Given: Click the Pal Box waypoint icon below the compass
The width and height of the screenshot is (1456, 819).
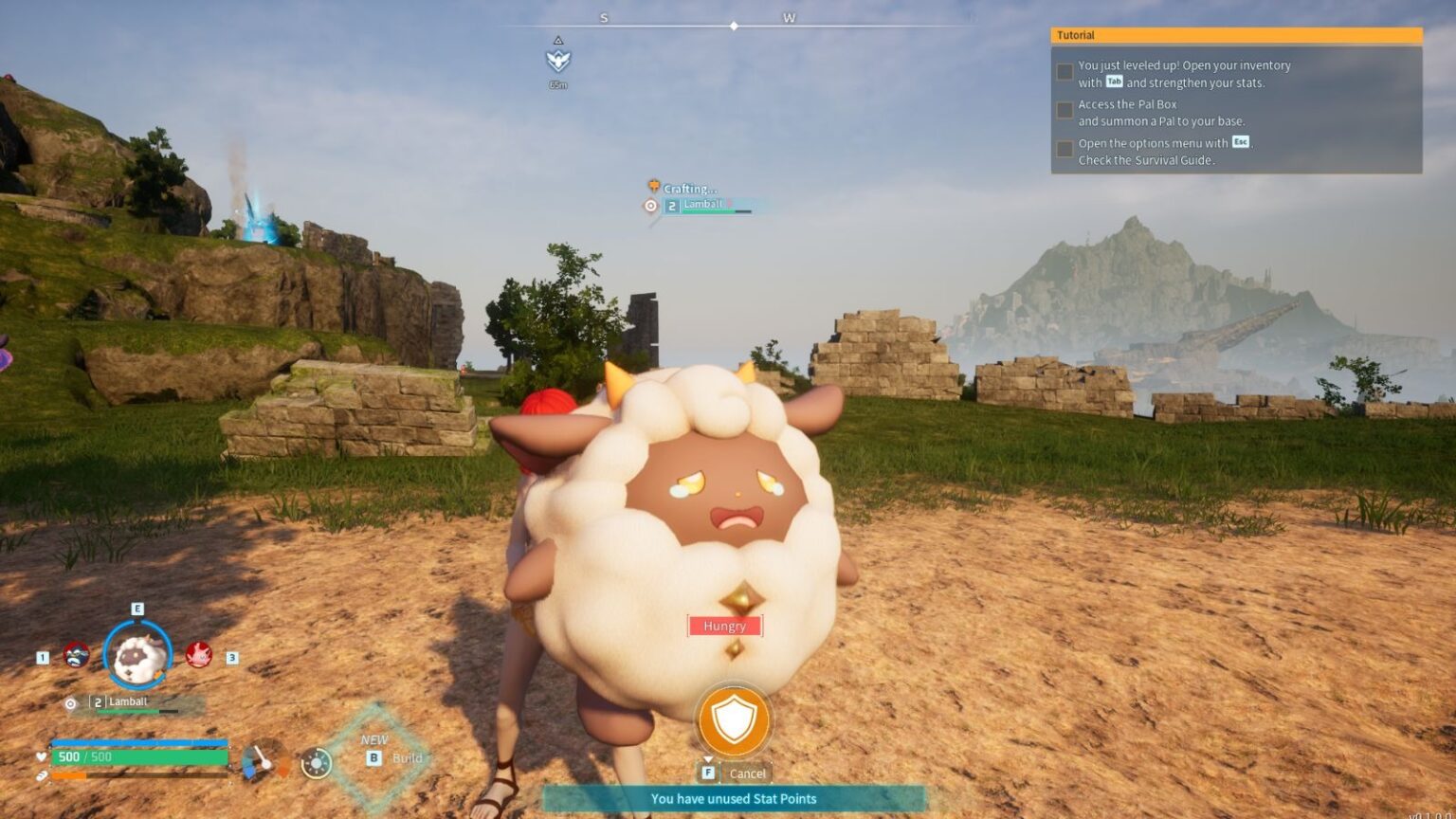Looking at the screenshot, I should coord(559,61).
